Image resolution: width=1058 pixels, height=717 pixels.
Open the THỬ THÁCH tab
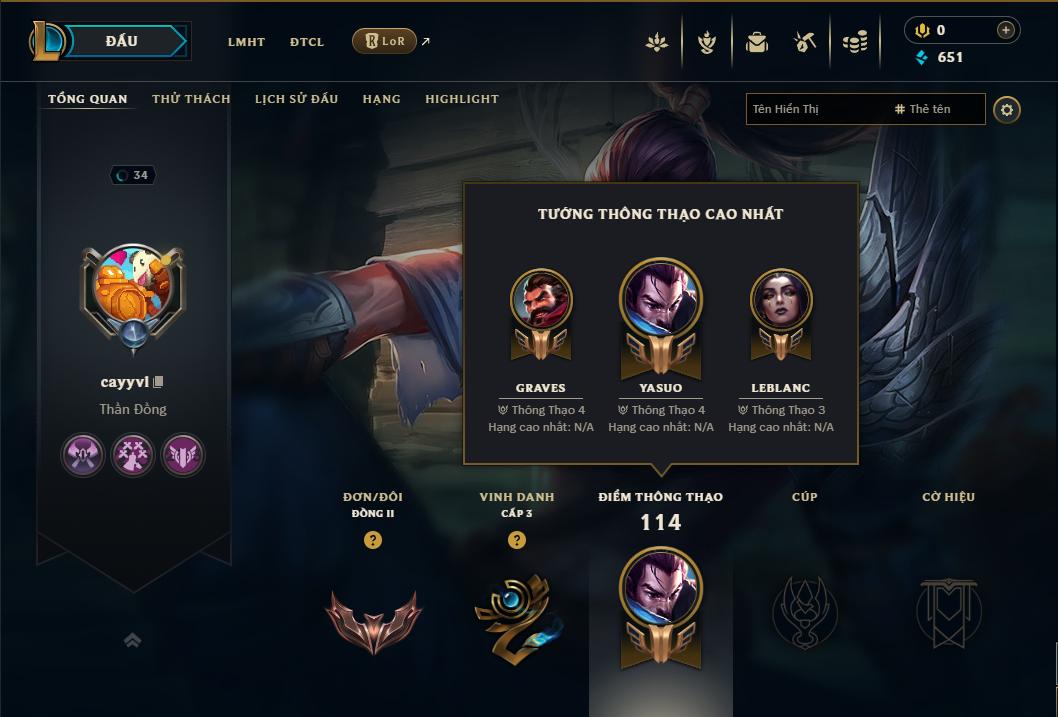[191, 99]
